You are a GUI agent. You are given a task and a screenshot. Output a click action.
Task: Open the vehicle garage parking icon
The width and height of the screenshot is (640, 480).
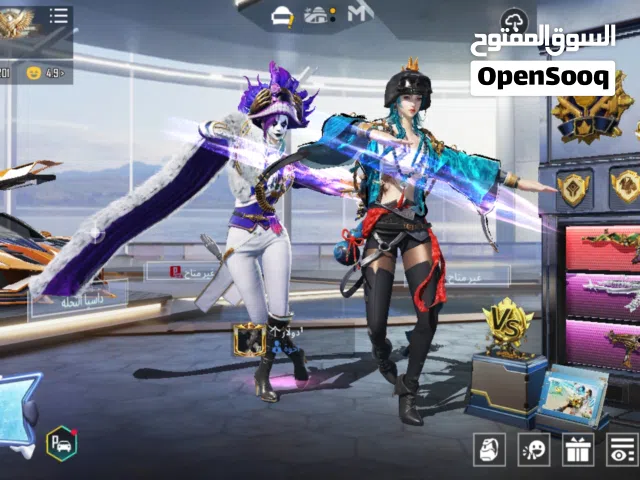[x=60, y=443]
